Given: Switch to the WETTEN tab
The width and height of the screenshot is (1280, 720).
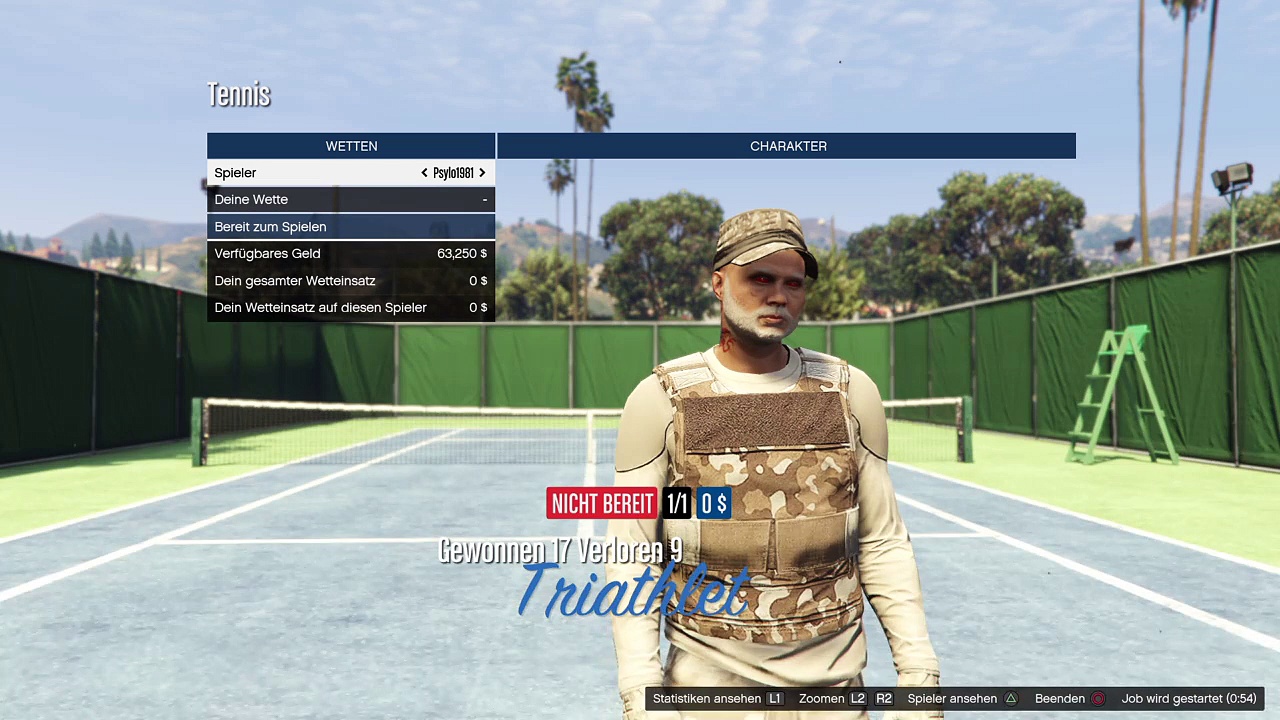Looking at the screenshot, I should click(351, 146).
